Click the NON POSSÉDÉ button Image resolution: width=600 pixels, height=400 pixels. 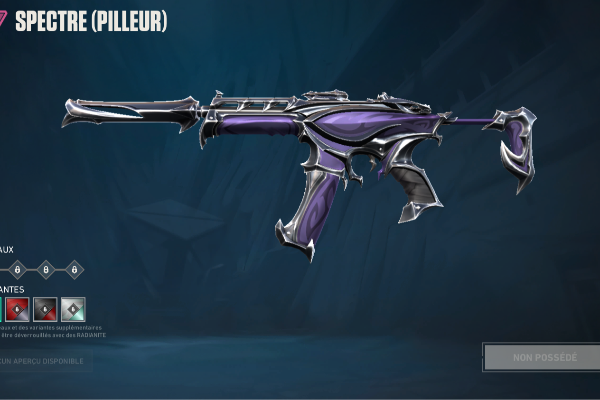point(540,357)
